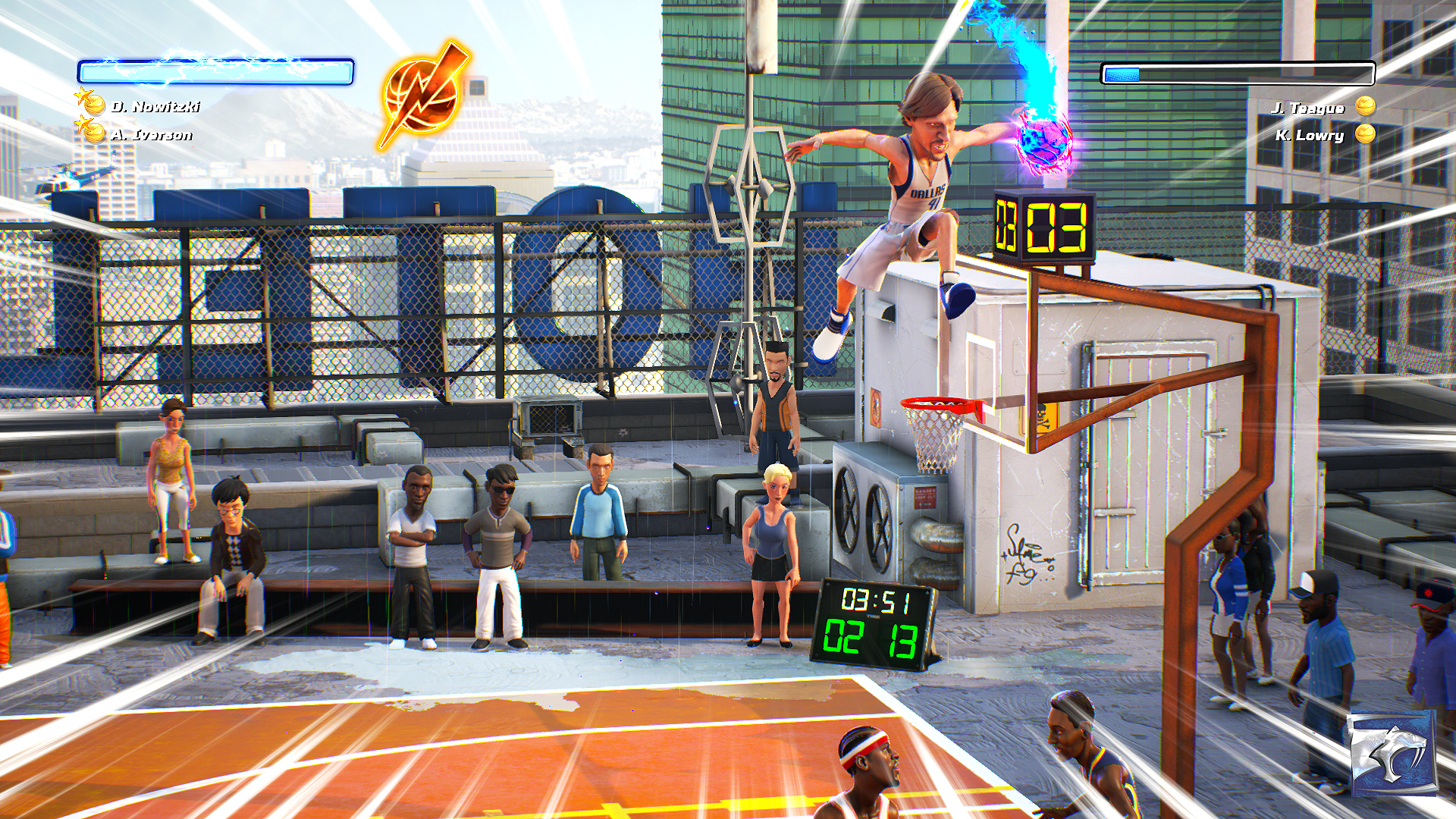This screenshot has width=1456, height=819.
Task: Click the blue charge bar on the right
Action: pos(1122,74)
